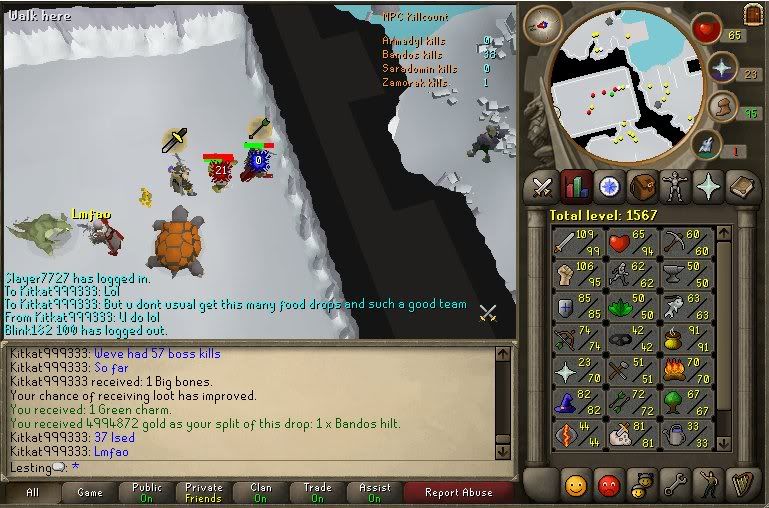
Task: Open the Friends List smiley tab
Action: tap(575, 485)
